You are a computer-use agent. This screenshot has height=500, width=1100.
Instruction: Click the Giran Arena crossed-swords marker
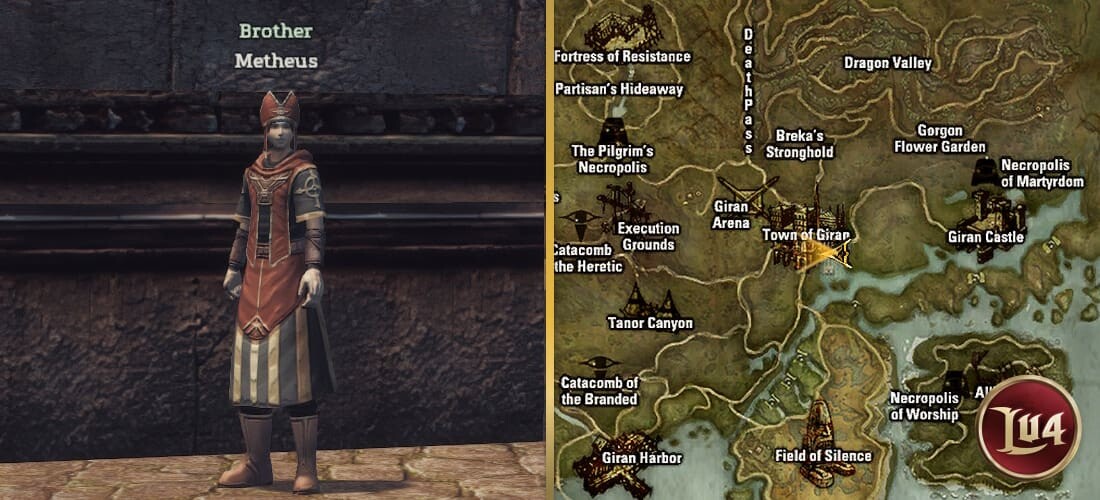[746, 194]
